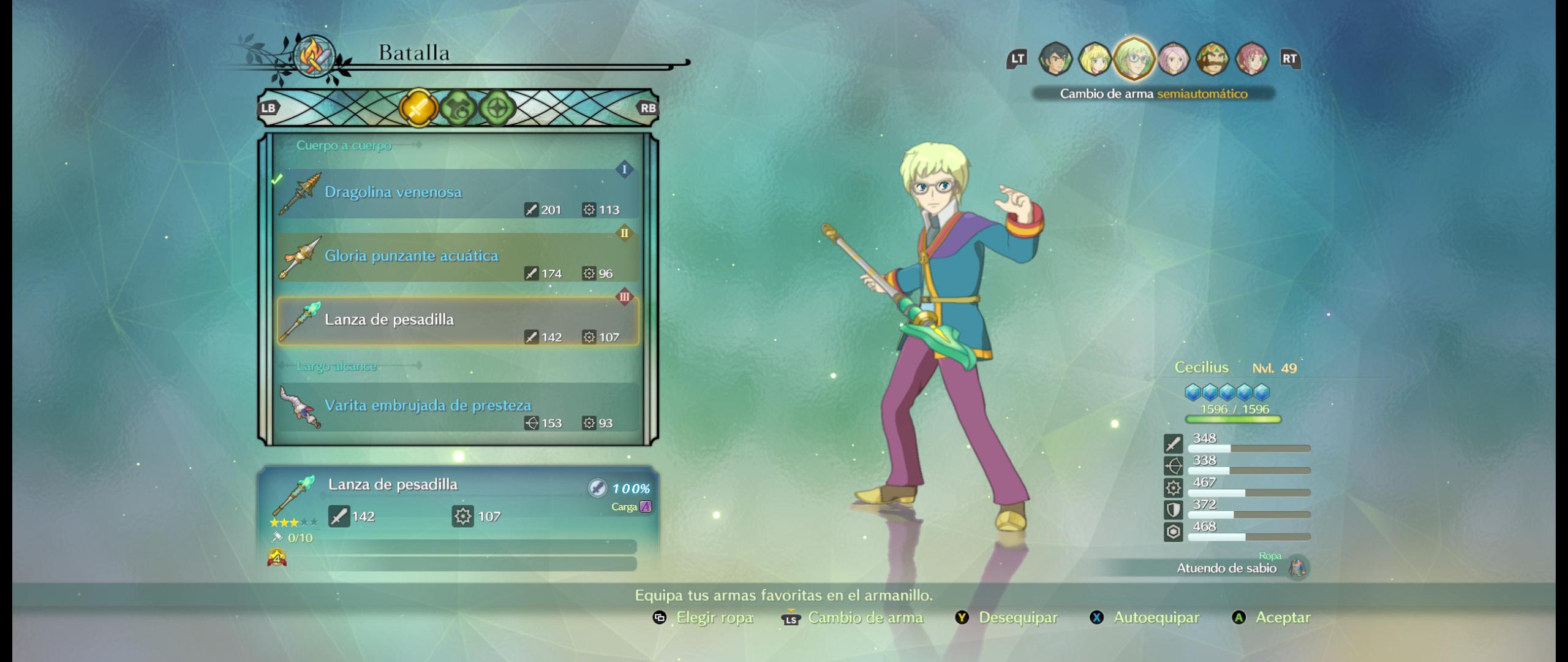The image size is (1568, 662).
Task: Select the Dragolina venenosa weapon row
Action: 457,194
